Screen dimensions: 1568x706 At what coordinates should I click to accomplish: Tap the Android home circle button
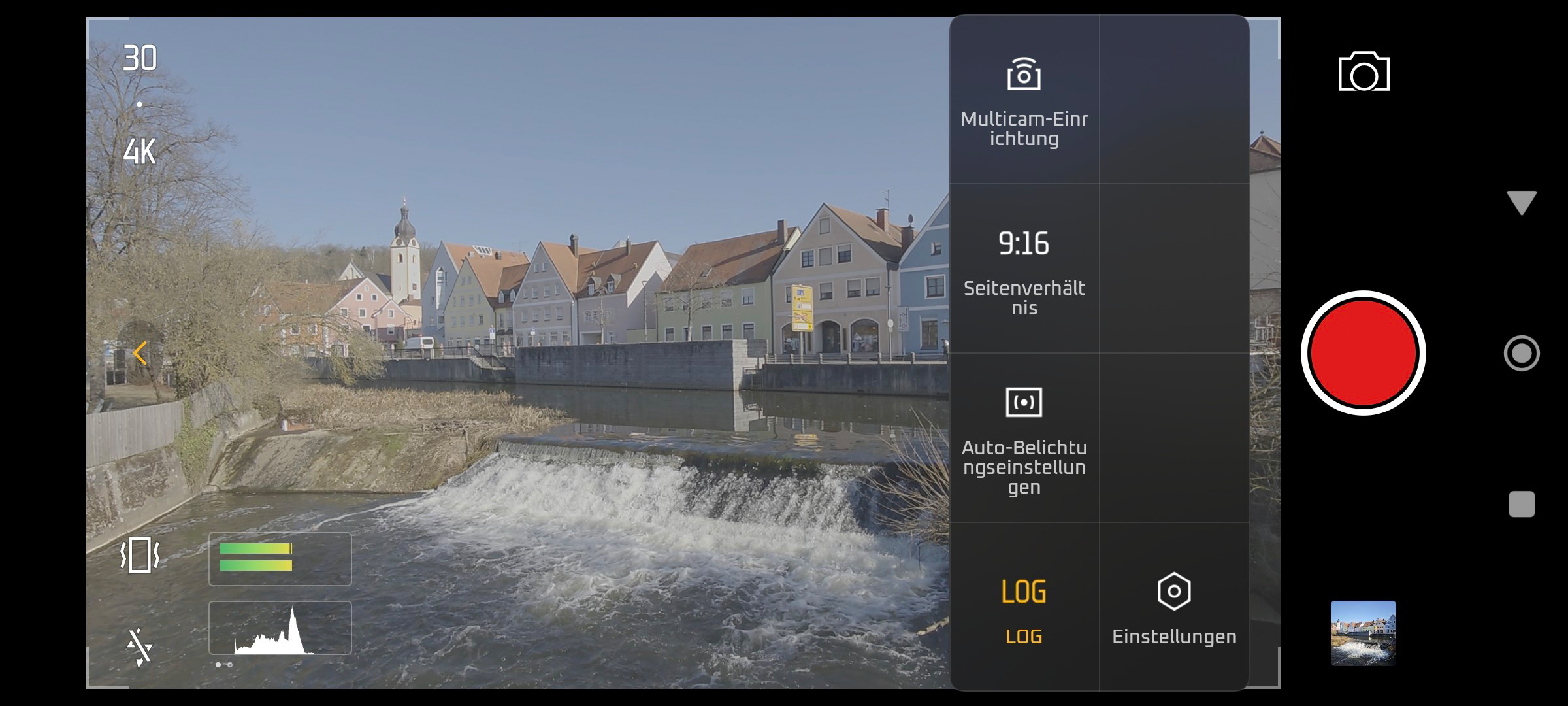tap(1521, 353)
